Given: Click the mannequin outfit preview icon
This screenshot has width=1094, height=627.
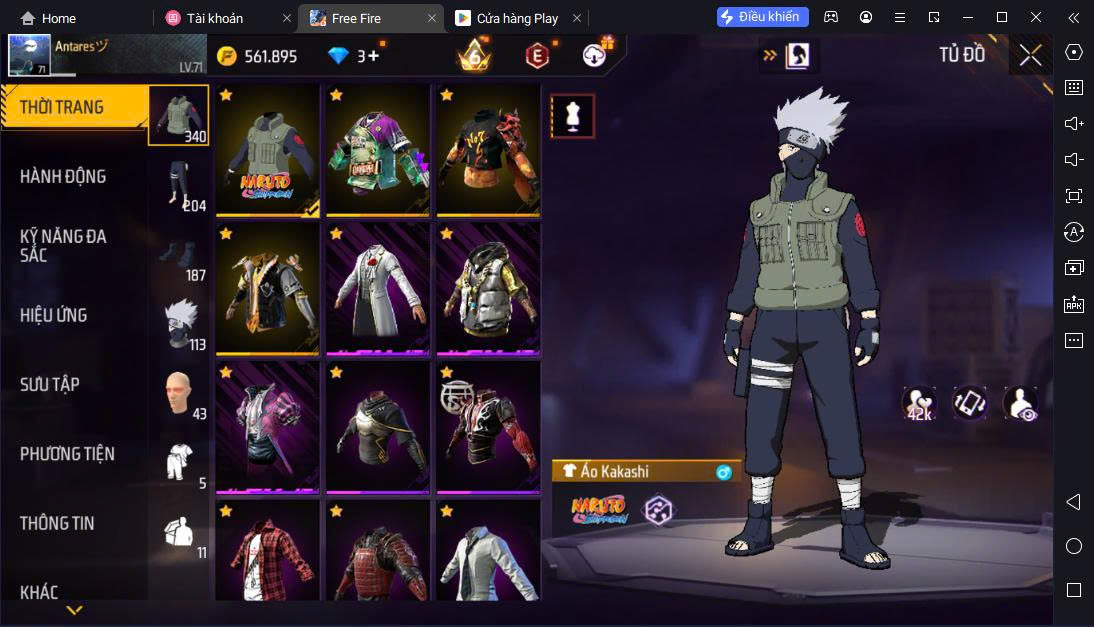Looking at the screenshot, I should click(573, 116).
